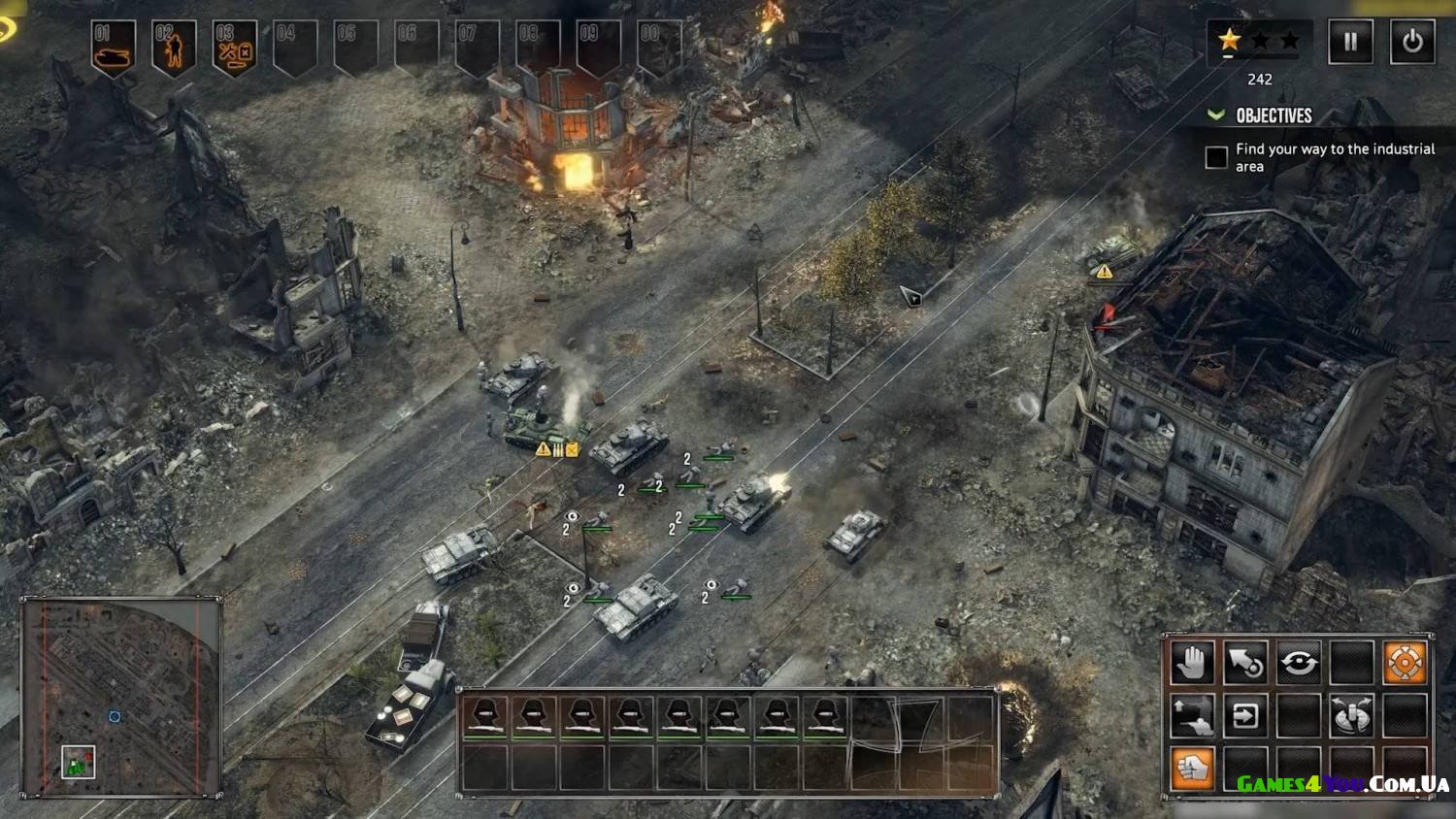The height and width of the screenshot is (819, 1456).
Task: Activate the eye with circling arrows command
Action: [x=1298, y=664]
